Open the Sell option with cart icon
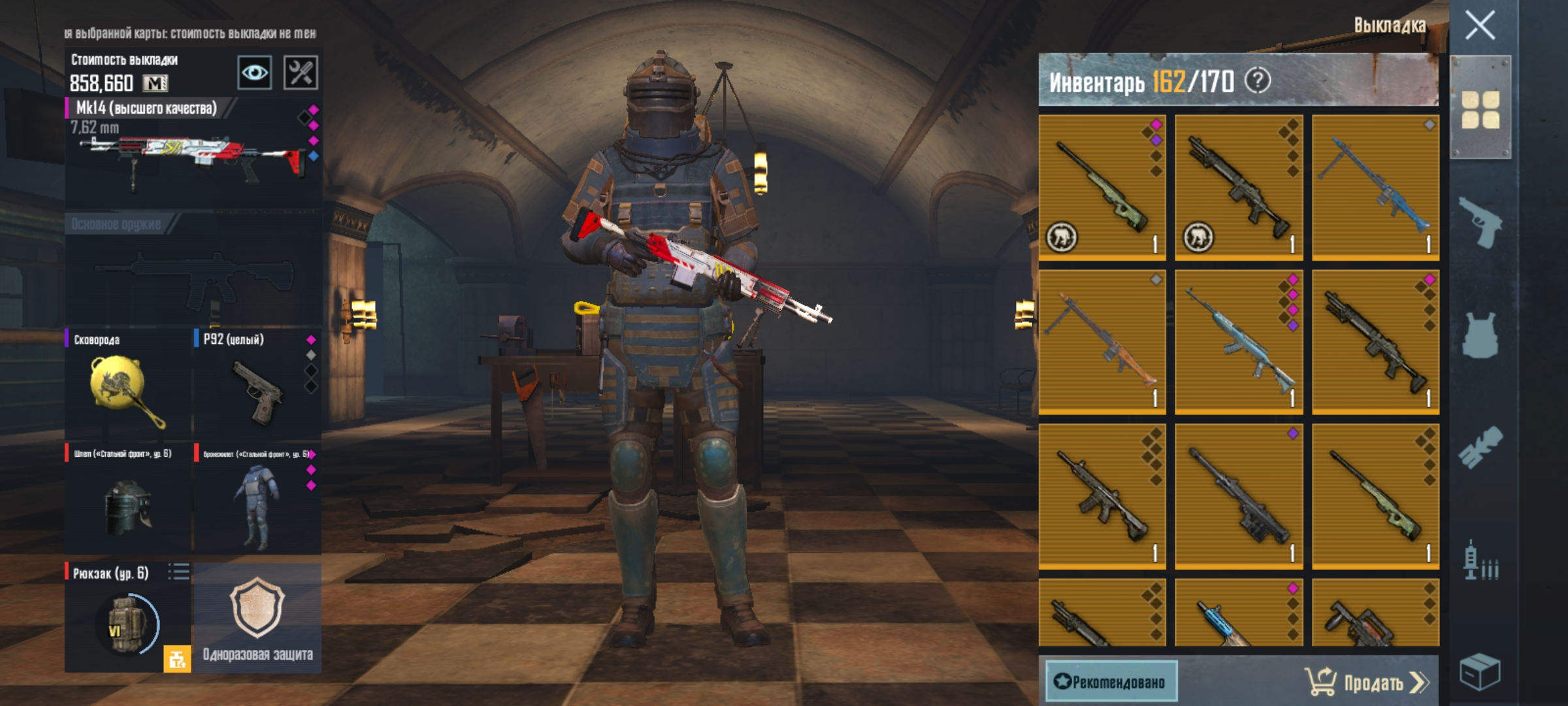Viewport: 1568px width, 706px height. pyautogui.click(x=1367, y=682)
